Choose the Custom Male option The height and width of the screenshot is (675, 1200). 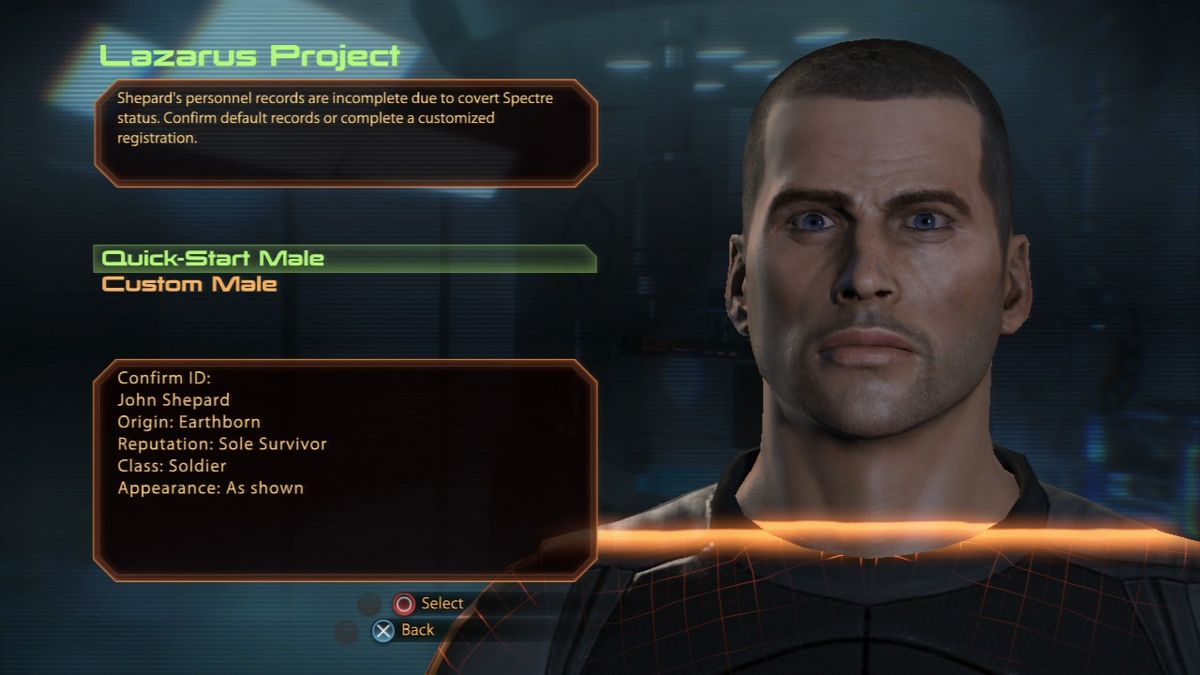(190, 285)
